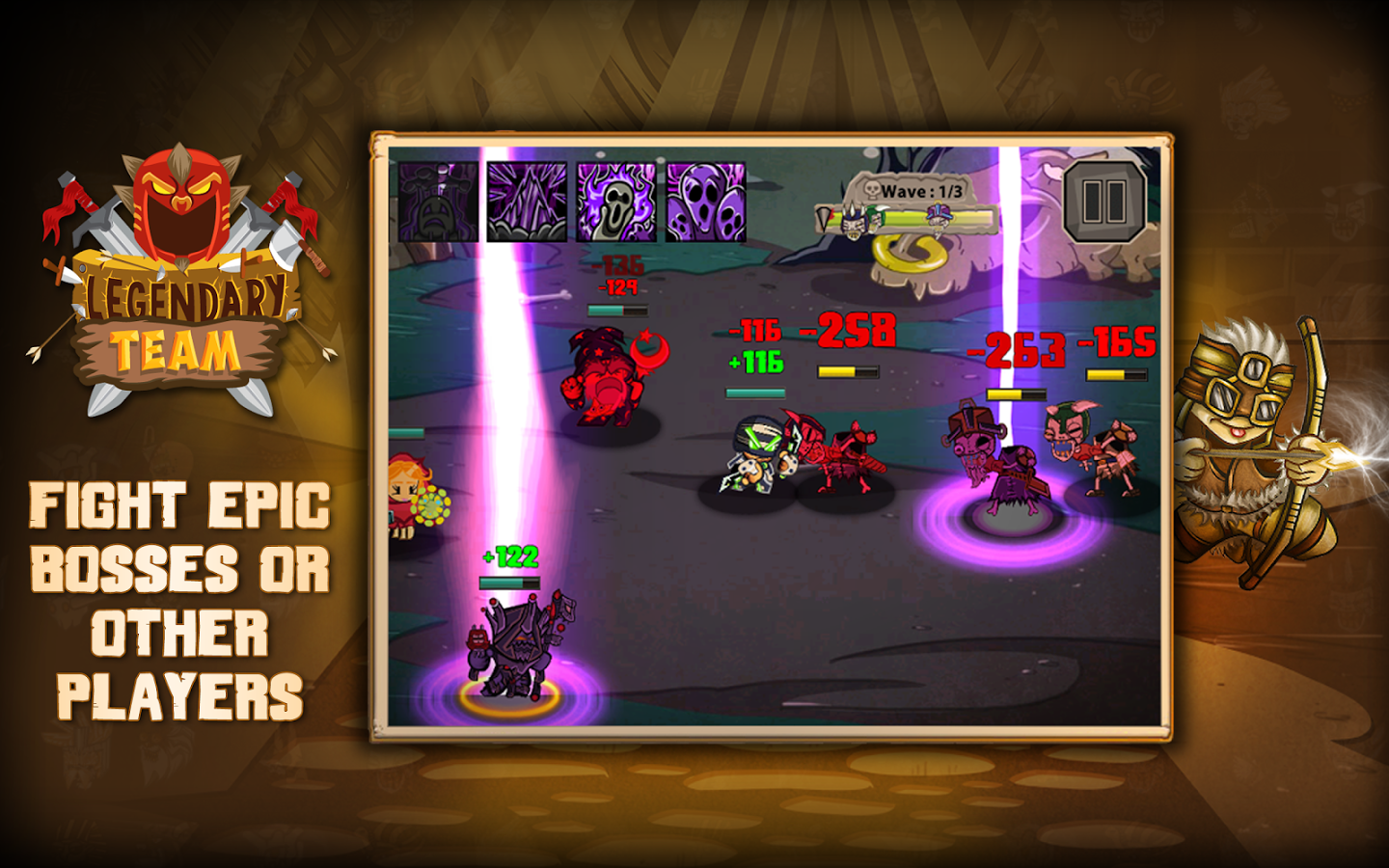The image size is (1389, 868).
Task: Use the flaming screaming skull ability
Action: (616, 202)
